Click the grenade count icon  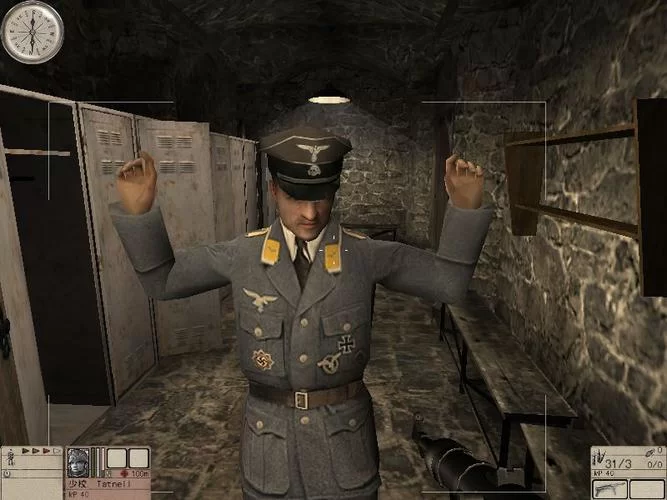[x=652, y=453]
